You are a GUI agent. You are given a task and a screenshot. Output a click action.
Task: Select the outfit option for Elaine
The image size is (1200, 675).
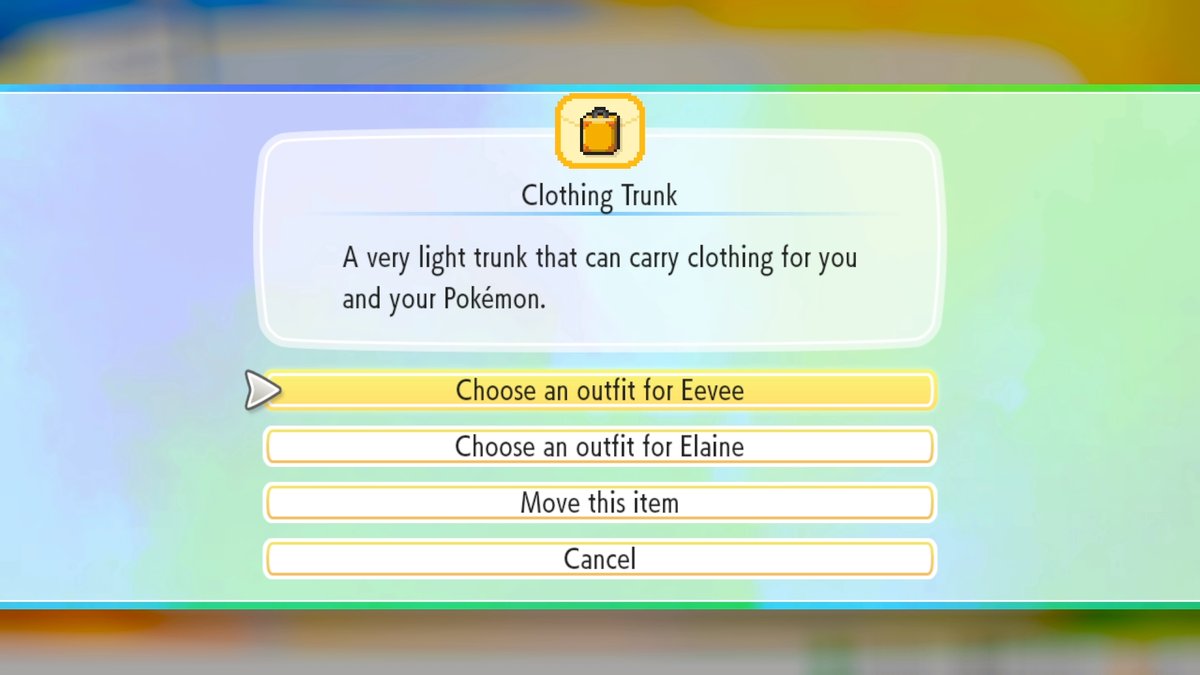point(599,446)
